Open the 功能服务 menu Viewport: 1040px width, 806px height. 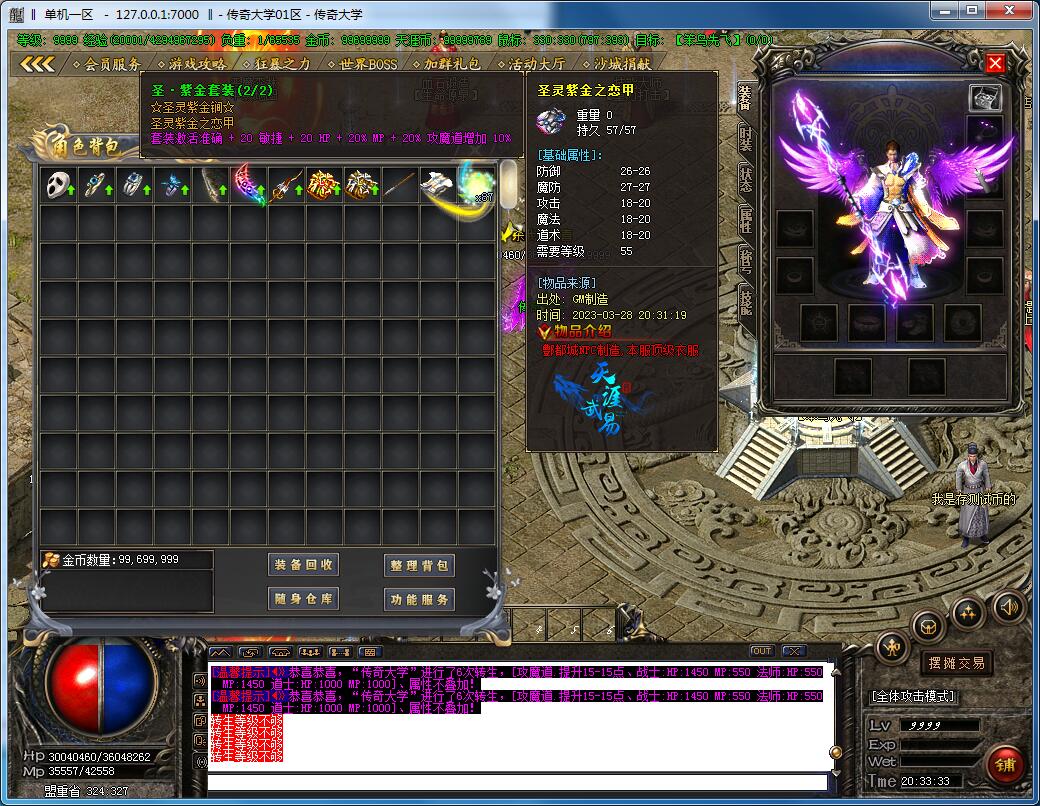(420, 599)
